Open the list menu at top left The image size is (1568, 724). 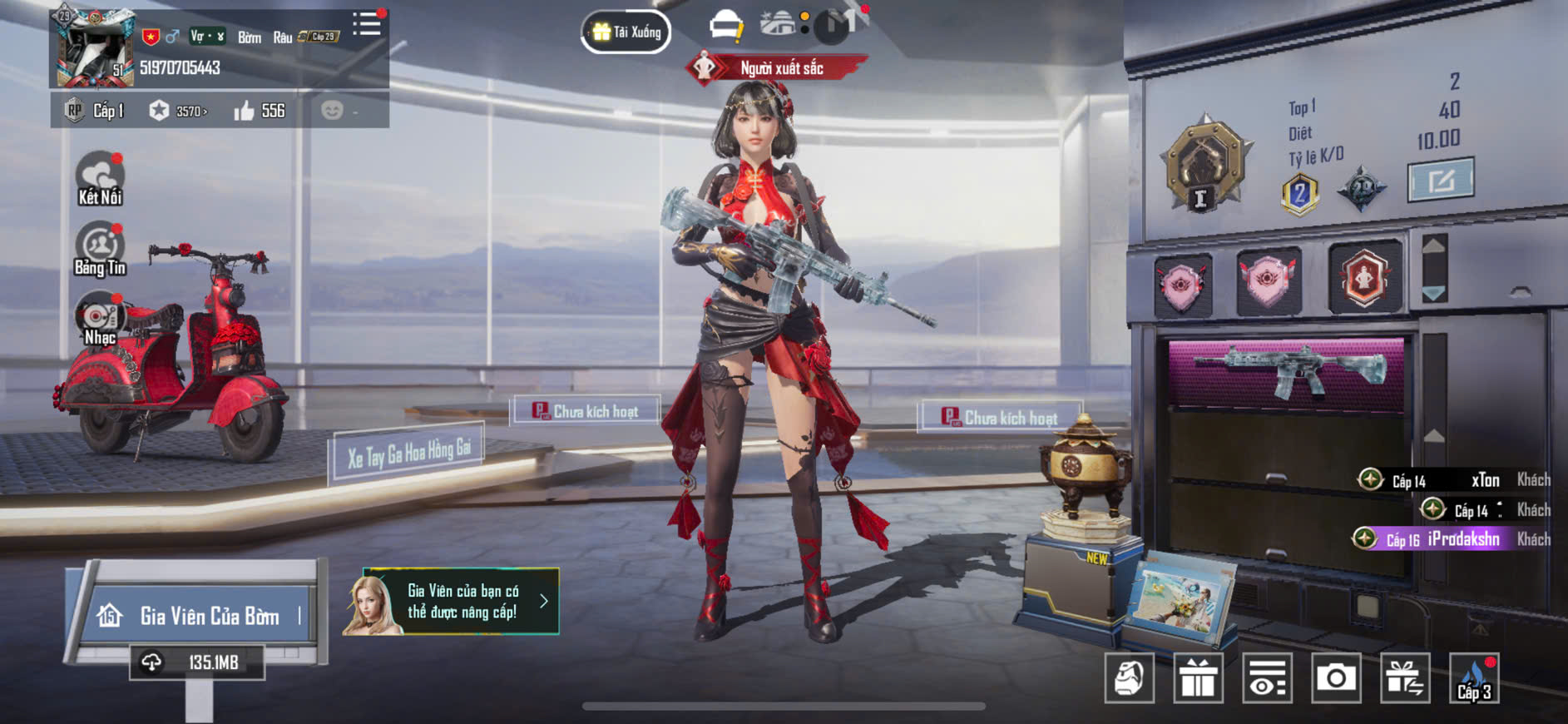pyautogui.click(x=366, y=24)
